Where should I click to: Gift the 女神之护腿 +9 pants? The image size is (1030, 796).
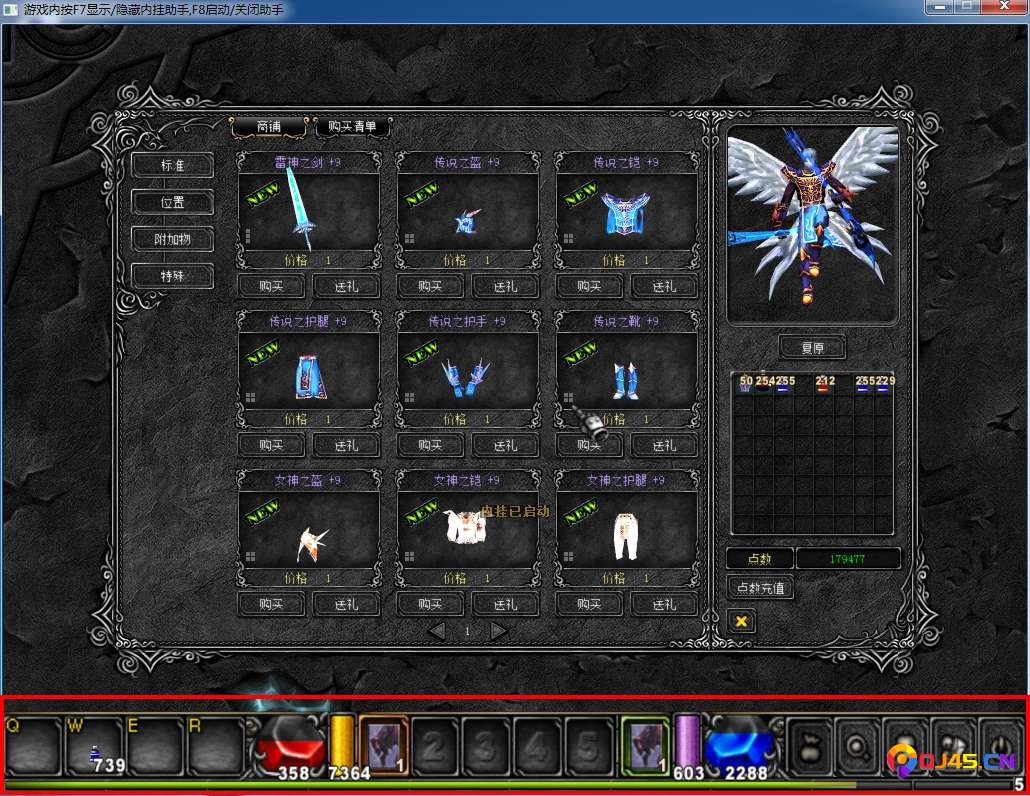click(x=664, y=604)
